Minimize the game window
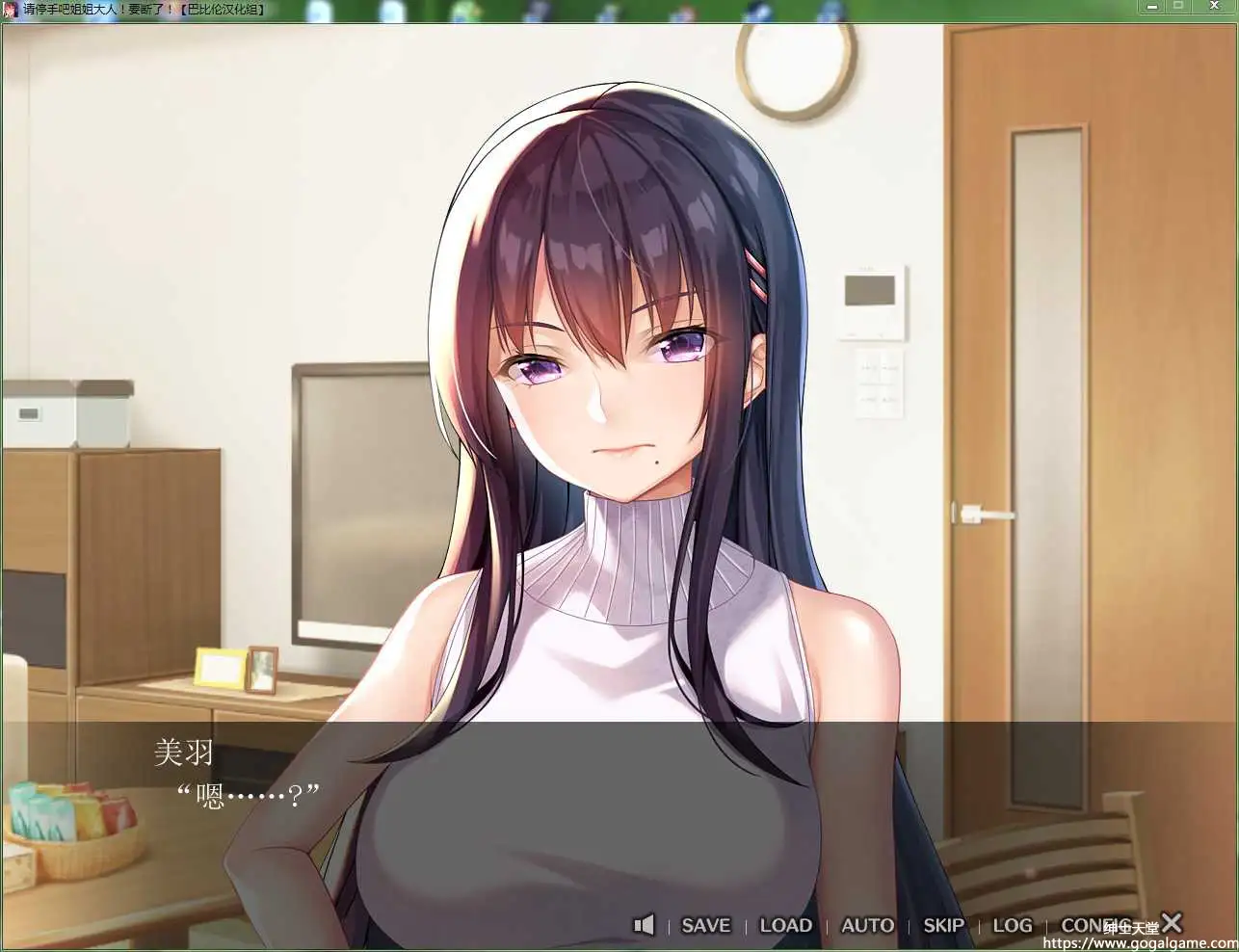The image size is (1239, 952). (x=1152, y=6)
